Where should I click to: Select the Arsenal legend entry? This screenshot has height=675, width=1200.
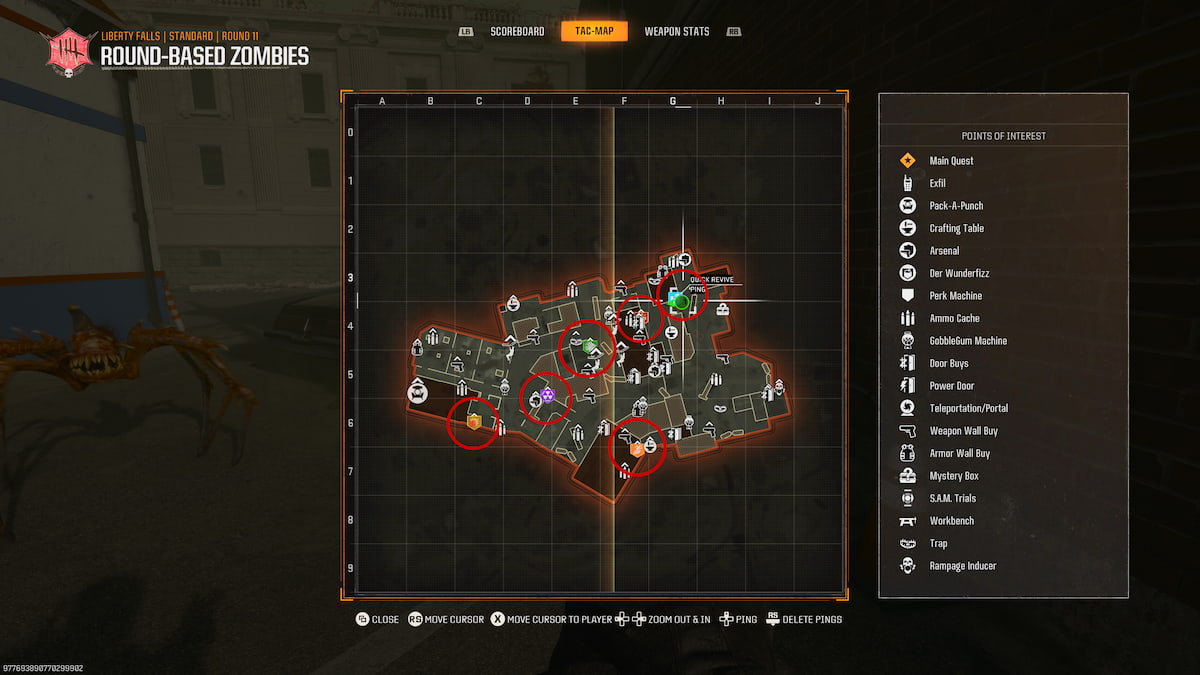pos(944,251)
